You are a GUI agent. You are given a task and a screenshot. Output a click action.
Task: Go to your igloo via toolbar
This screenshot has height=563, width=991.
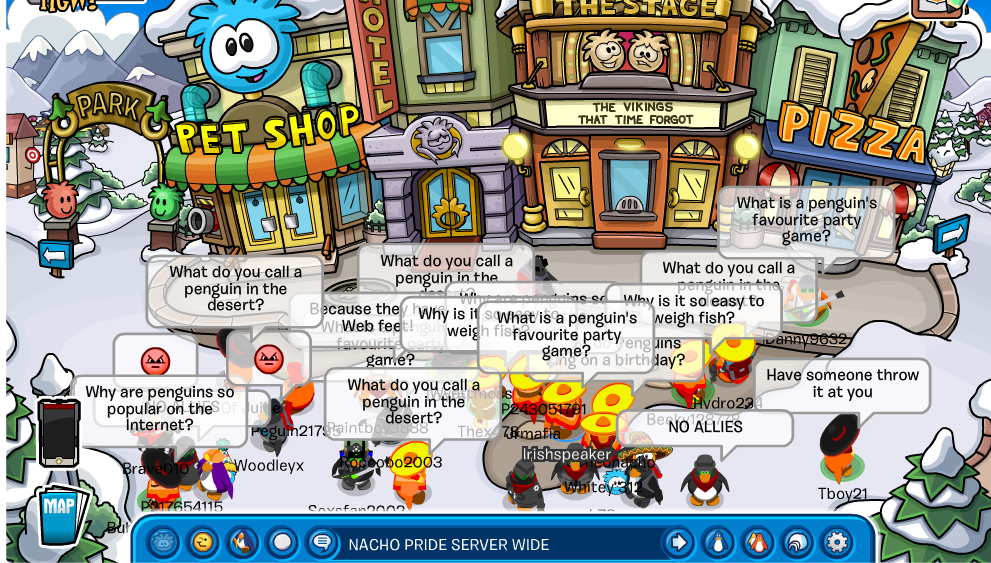tap(797, 543)
